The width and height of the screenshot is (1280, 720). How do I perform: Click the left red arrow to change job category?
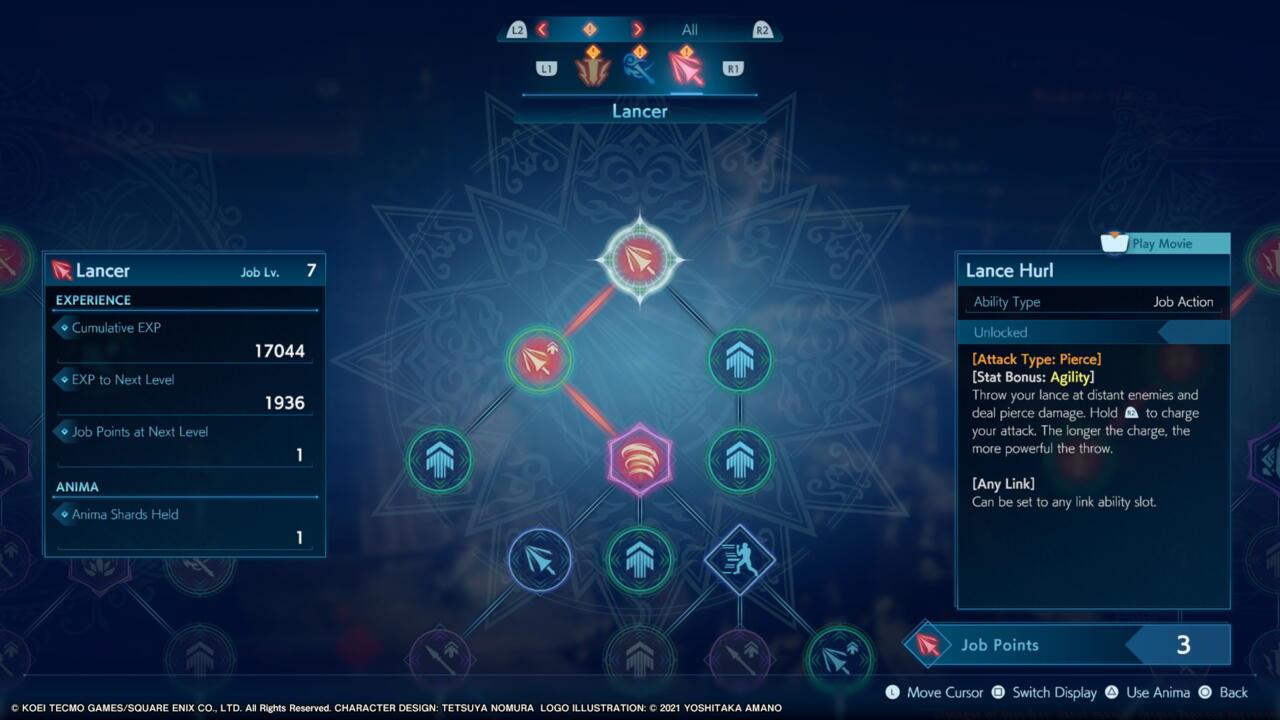coord(542,29)
